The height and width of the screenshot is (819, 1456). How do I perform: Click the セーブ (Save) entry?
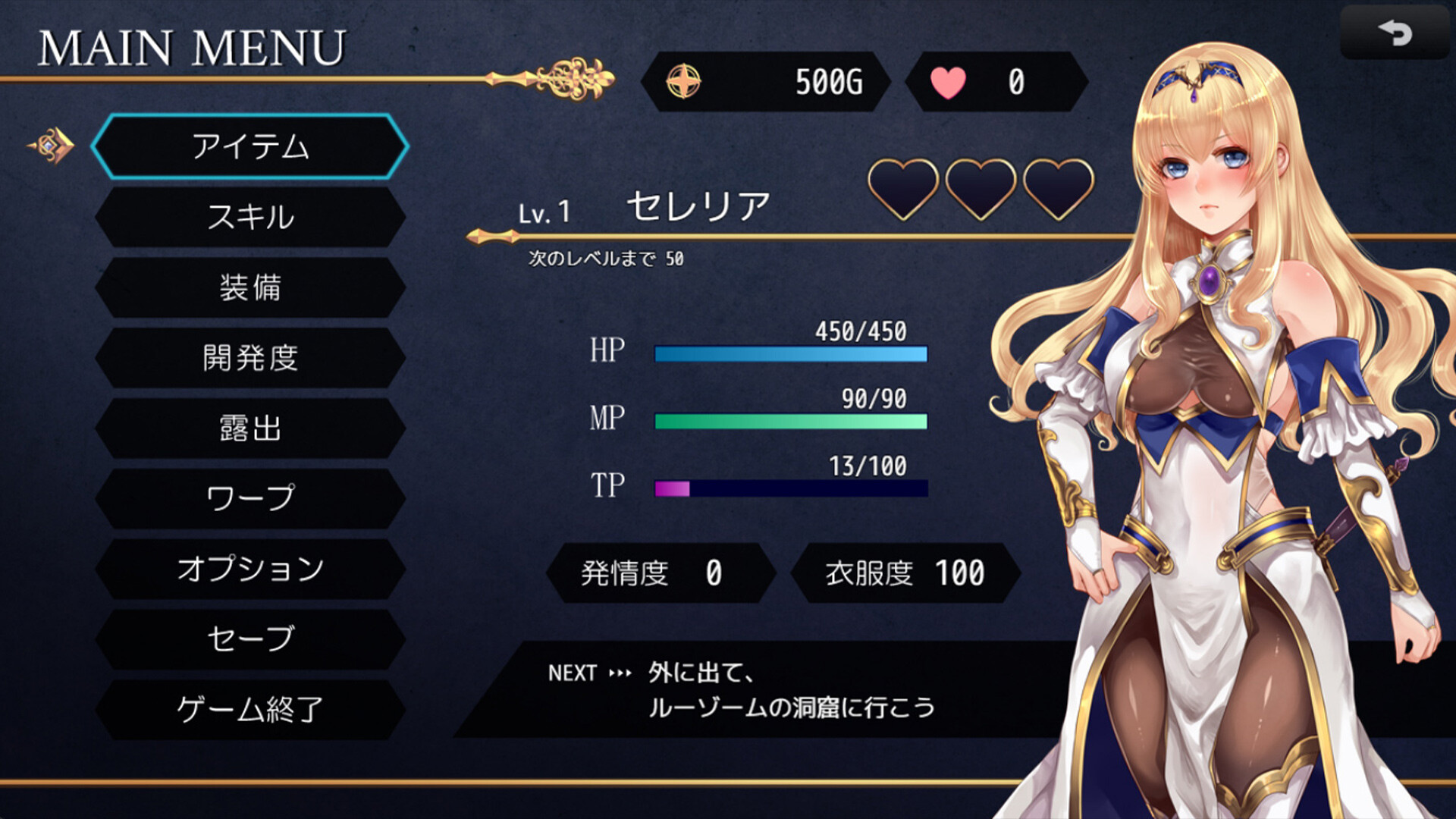tap(250, 639)
